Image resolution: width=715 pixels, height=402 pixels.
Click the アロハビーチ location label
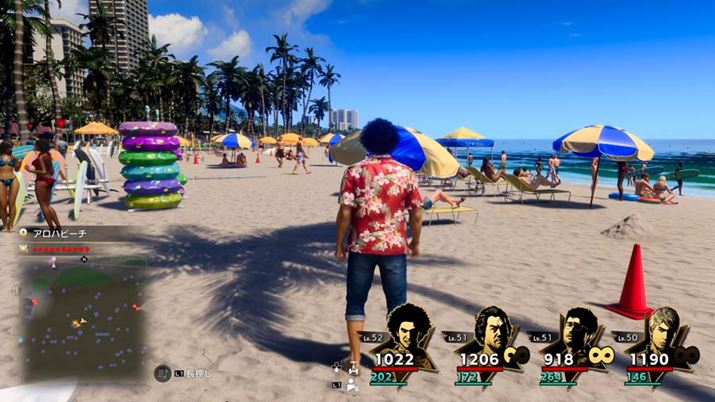pos(60,233)
